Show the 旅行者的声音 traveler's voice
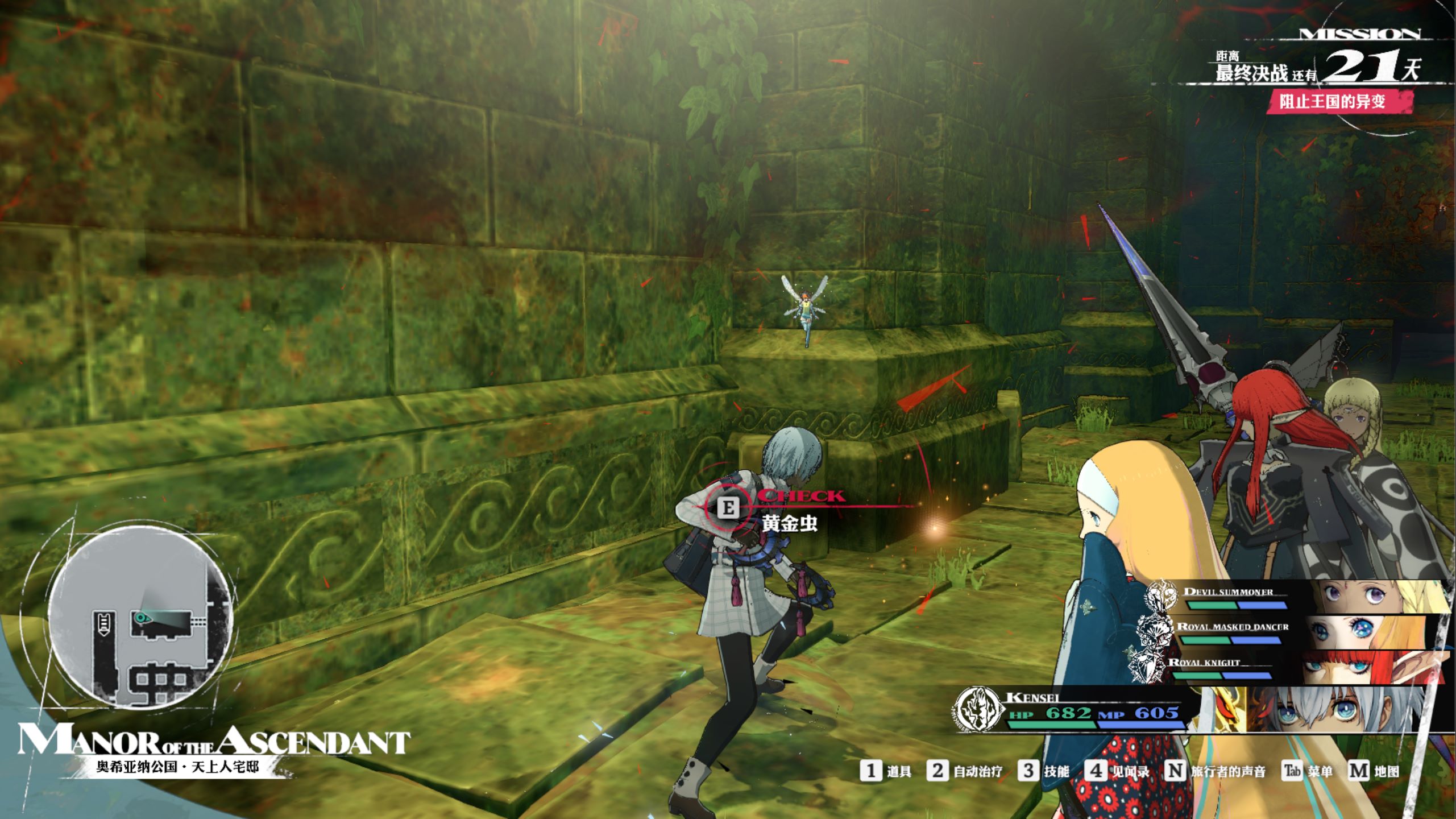 point(1216,771)
